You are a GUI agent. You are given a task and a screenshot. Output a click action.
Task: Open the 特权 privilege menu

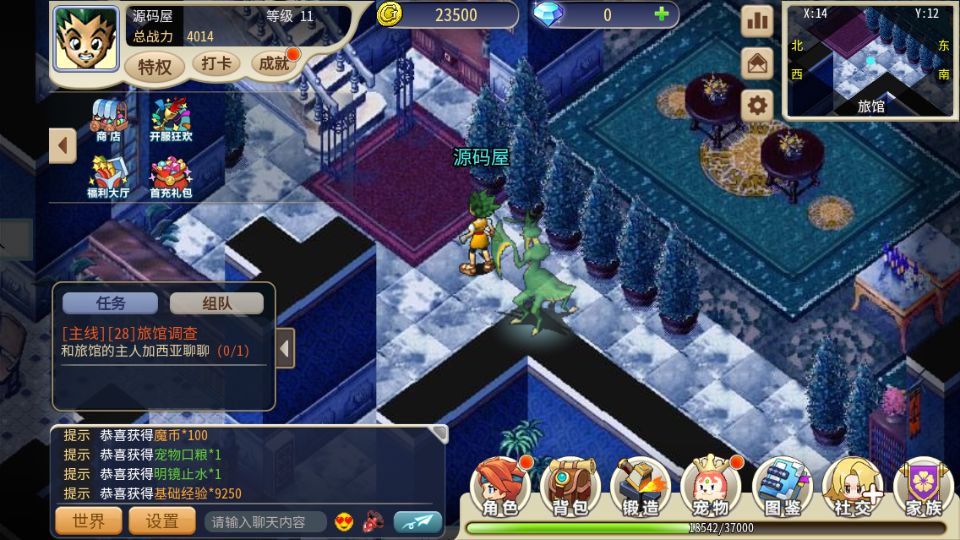coord(155,67)
